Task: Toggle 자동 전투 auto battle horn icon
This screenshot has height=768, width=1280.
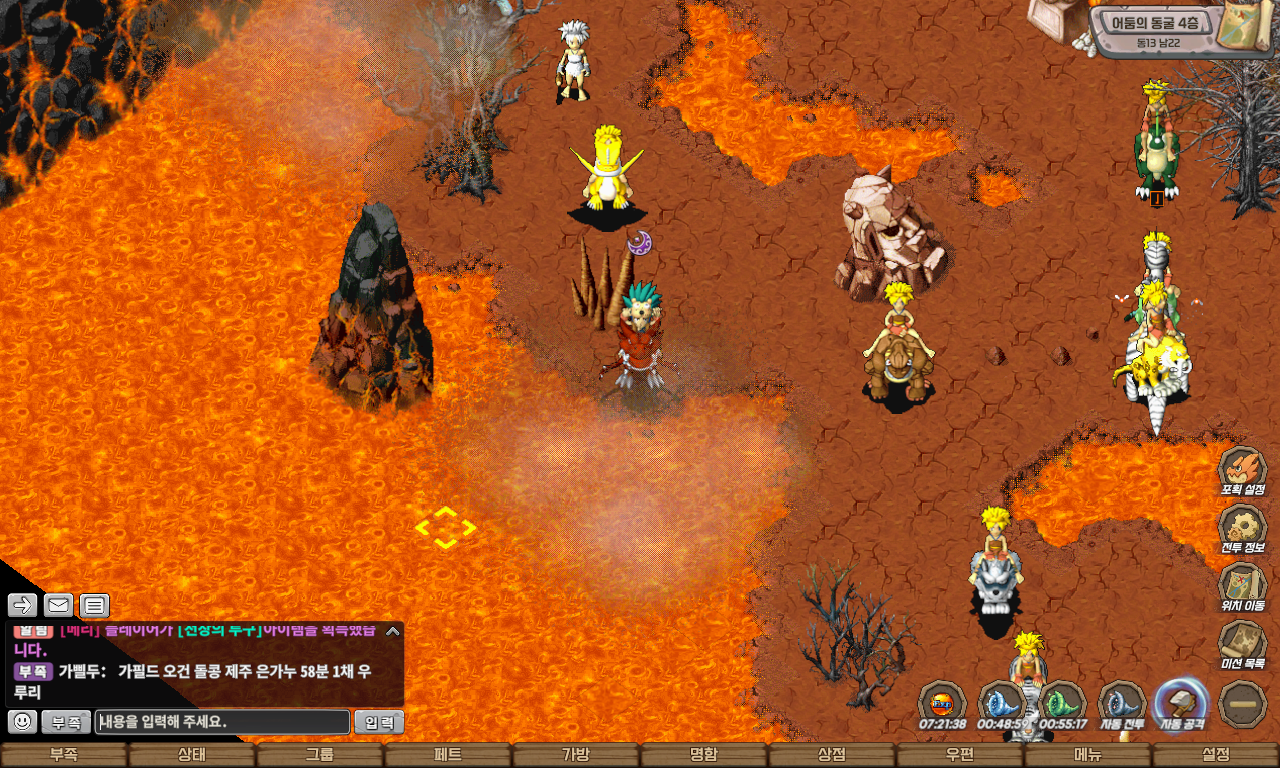Action: coord(1122,704)
